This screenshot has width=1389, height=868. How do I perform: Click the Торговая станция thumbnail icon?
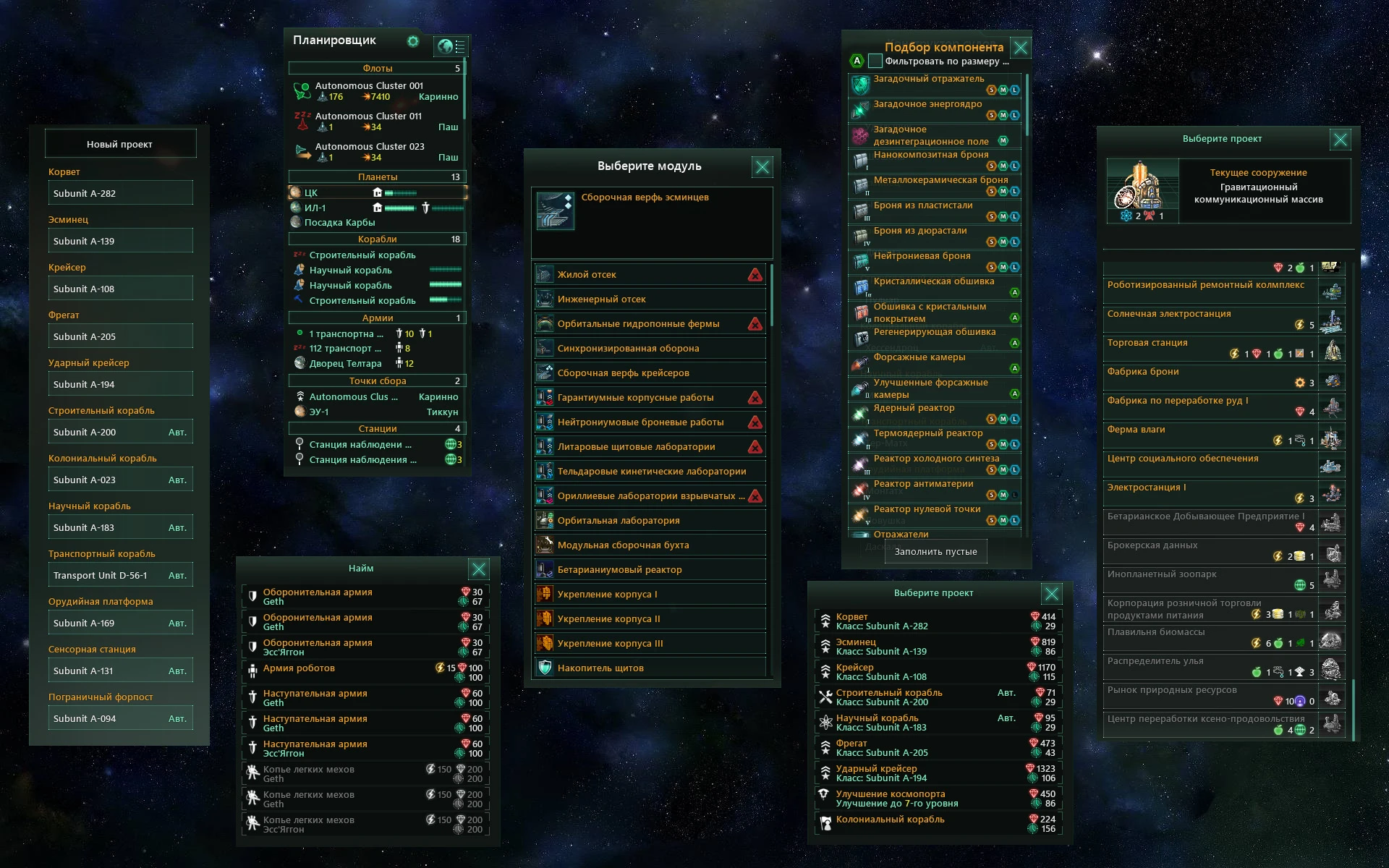1333,347
